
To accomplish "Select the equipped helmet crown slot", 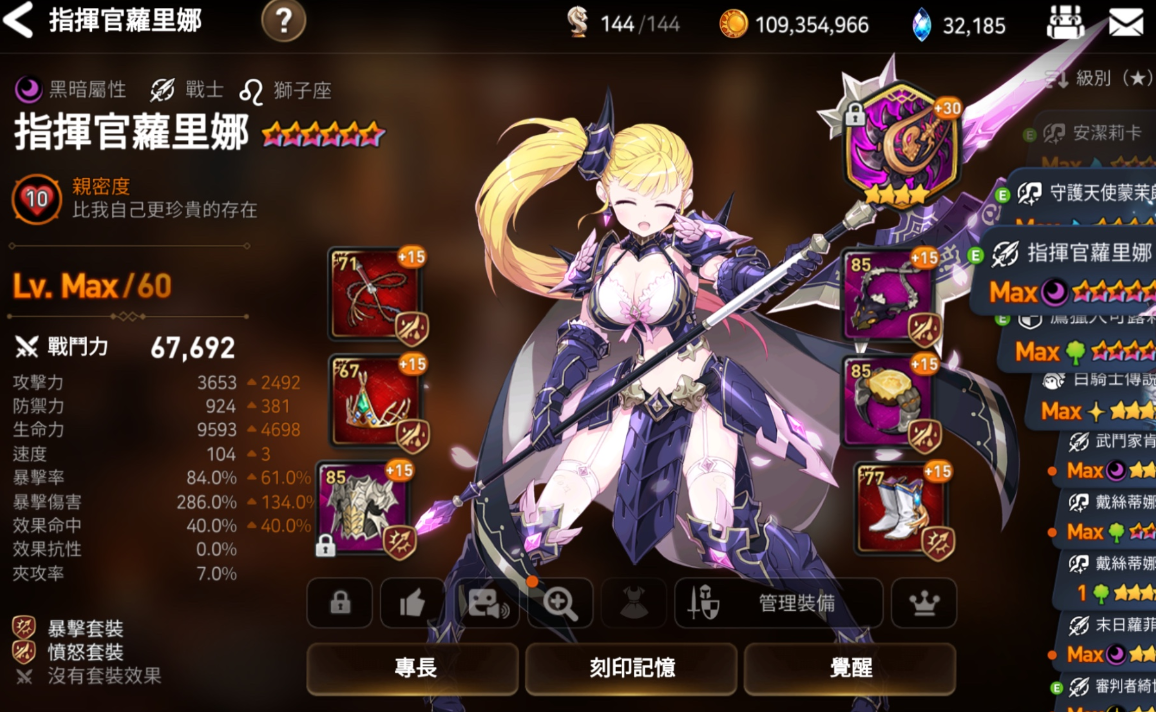I will (376, 400).
